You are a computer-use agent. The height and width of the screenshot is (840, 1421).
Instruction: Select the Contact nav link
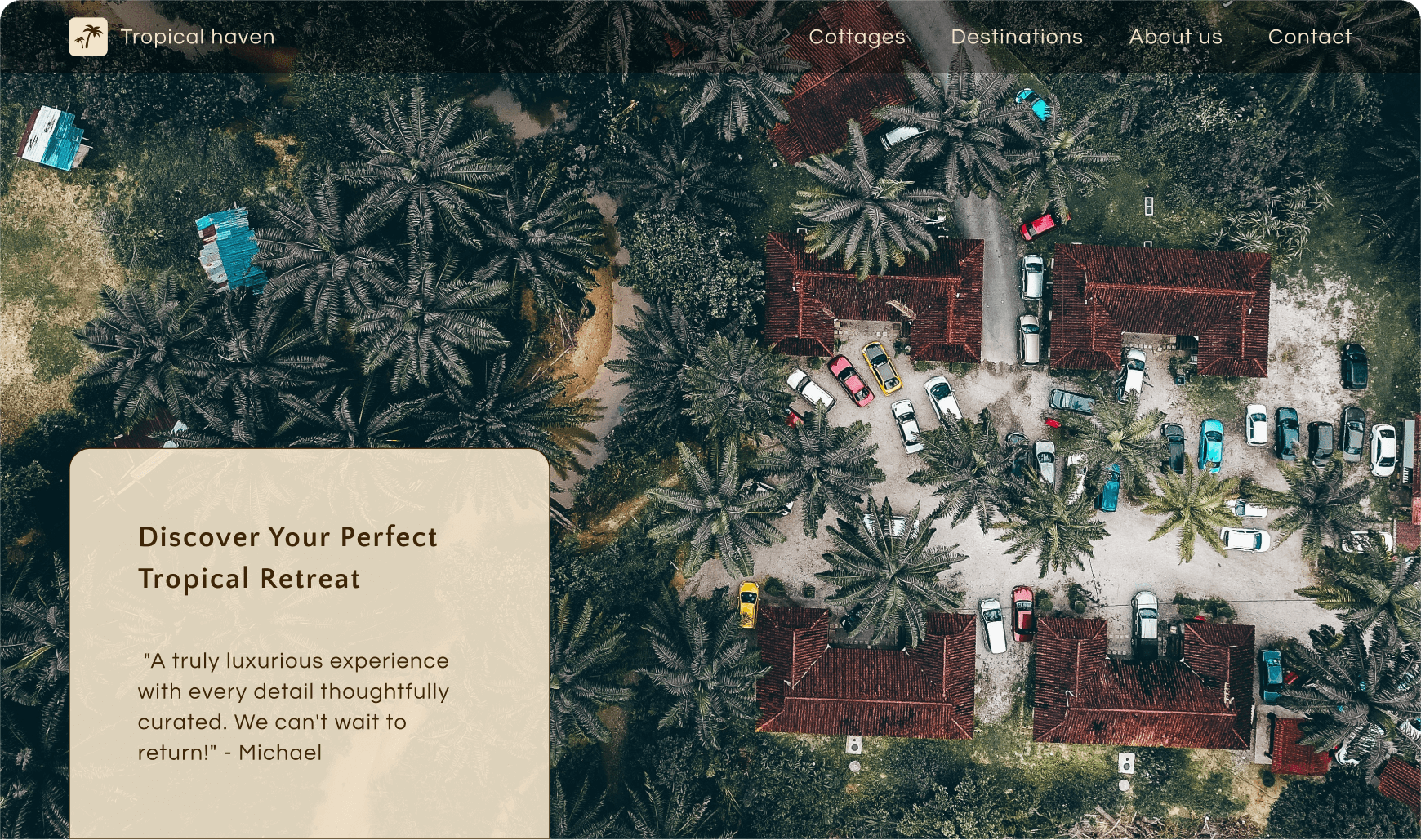(x=1309, y=37)
